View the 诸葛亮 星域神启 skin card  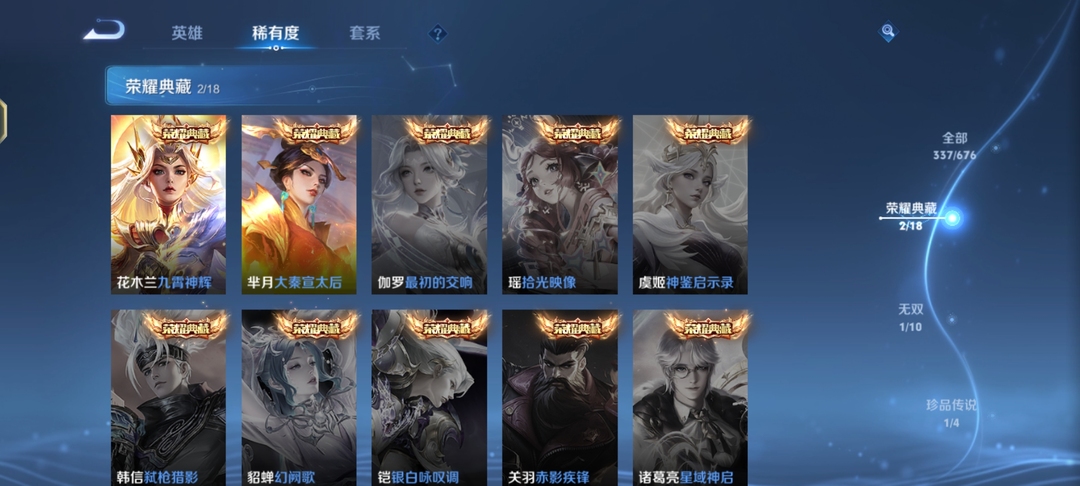click(x=691, y=400)
